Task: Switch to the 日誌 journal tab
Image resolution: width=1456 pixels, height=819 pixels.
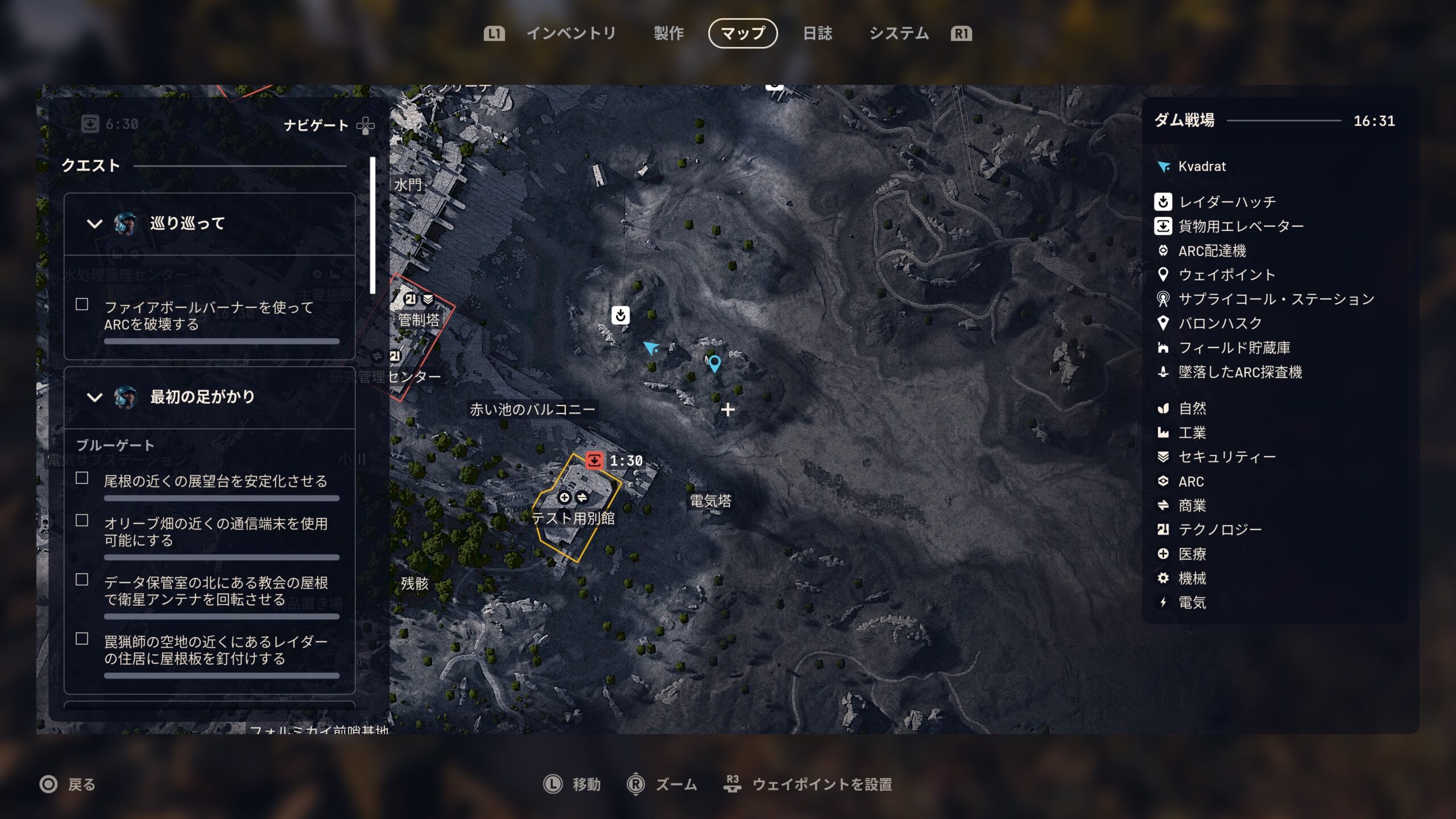Action: click(817, 34)
